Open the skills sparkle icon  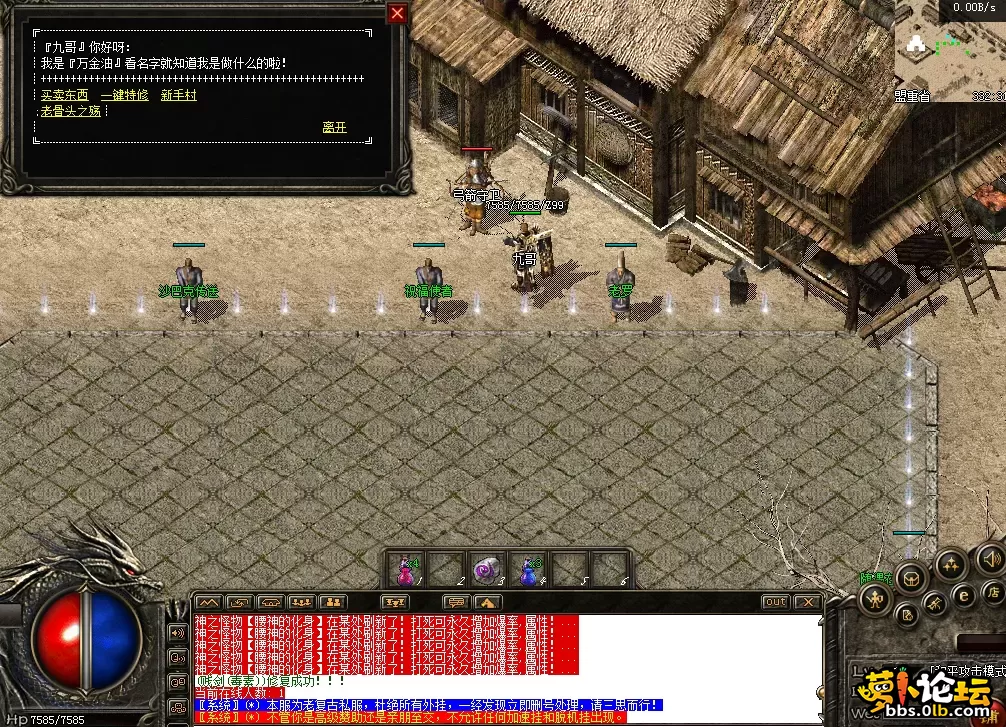pyautogui.click(x=949, y=566)
